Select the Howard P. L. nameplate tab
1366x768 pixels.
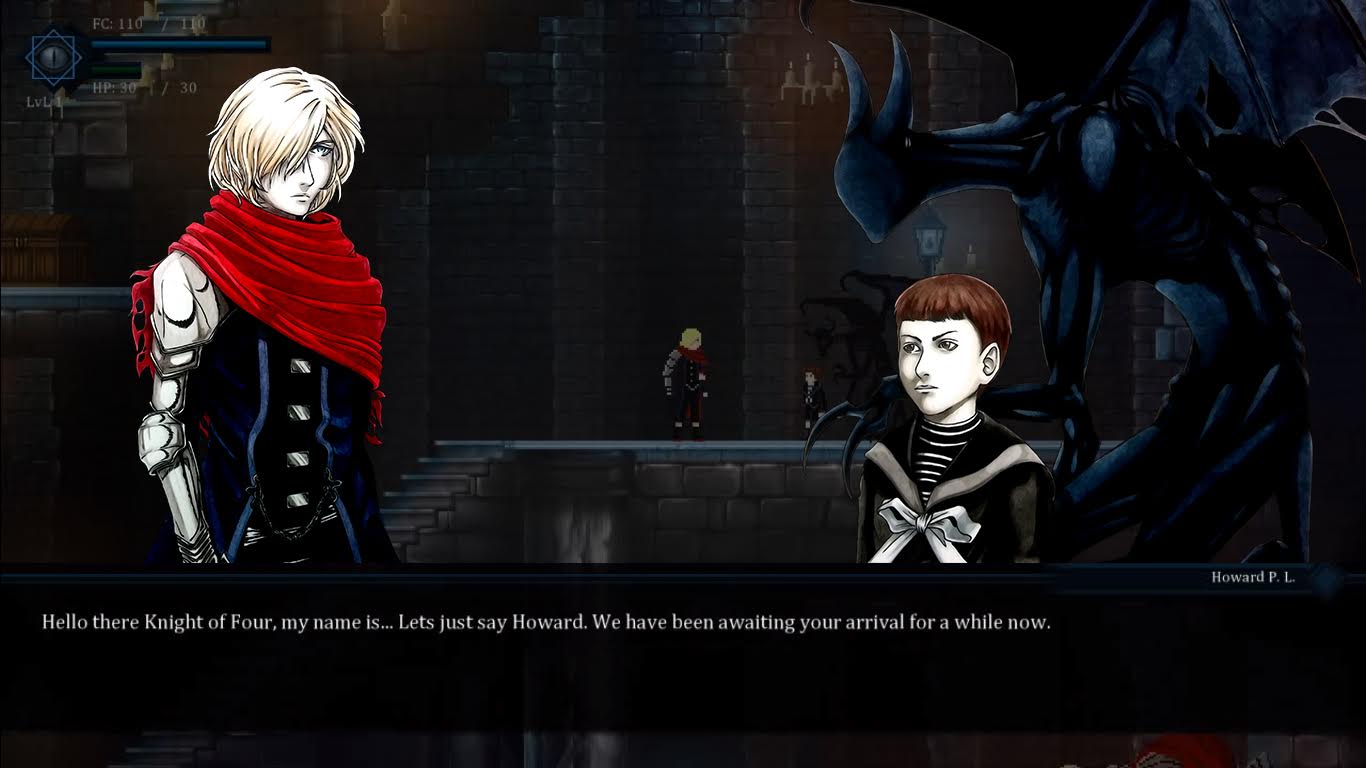[1253, 576]
